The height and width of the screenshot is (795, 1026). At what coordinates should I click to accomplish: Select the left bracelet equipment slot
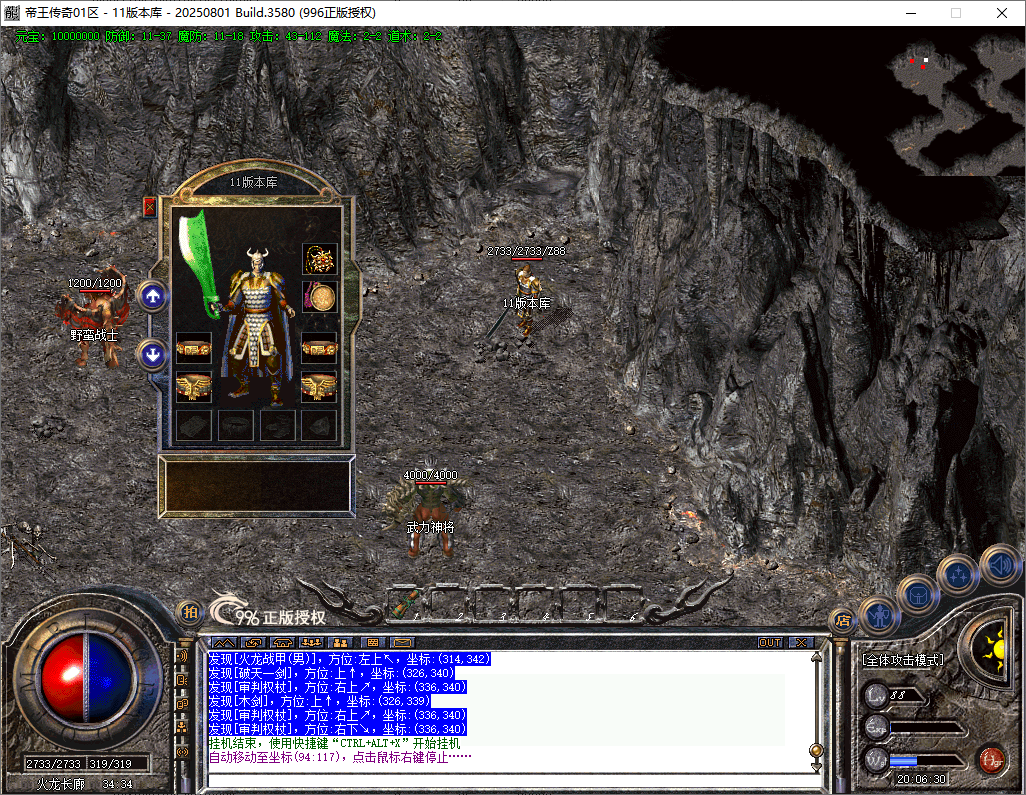(x=193, y=348)
